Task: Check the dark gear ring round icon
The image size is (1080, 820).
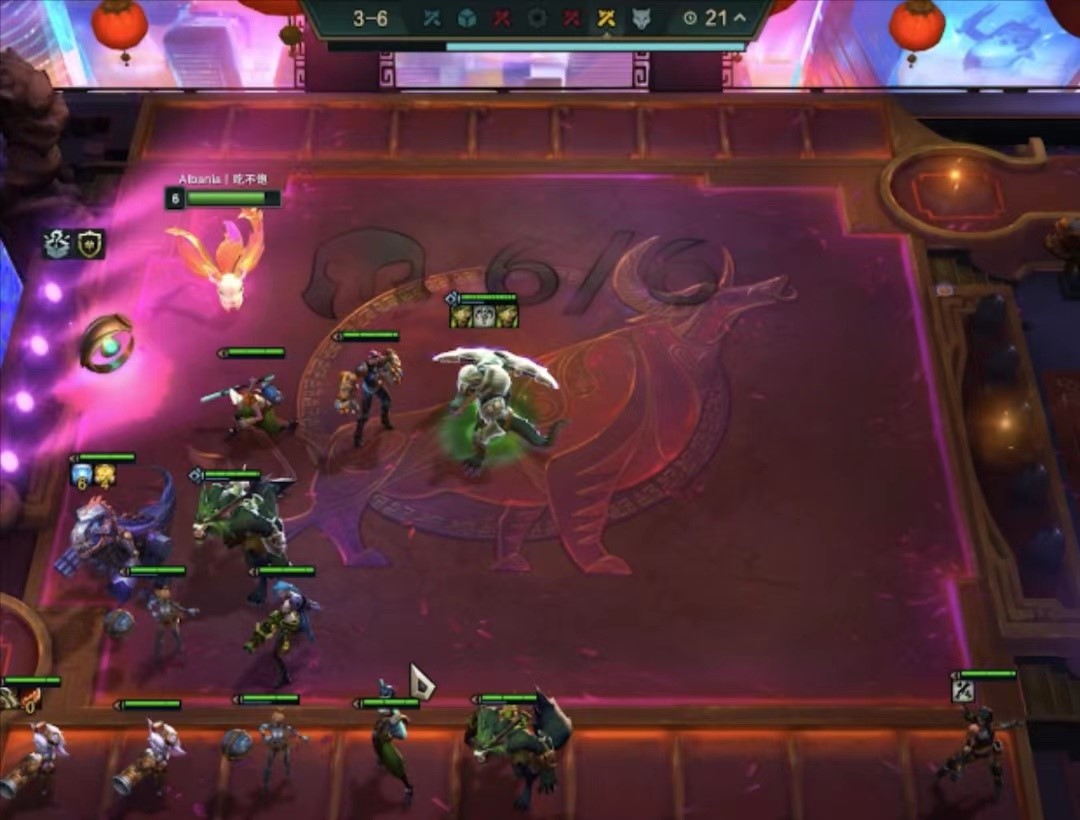Action: click(537, 18)
